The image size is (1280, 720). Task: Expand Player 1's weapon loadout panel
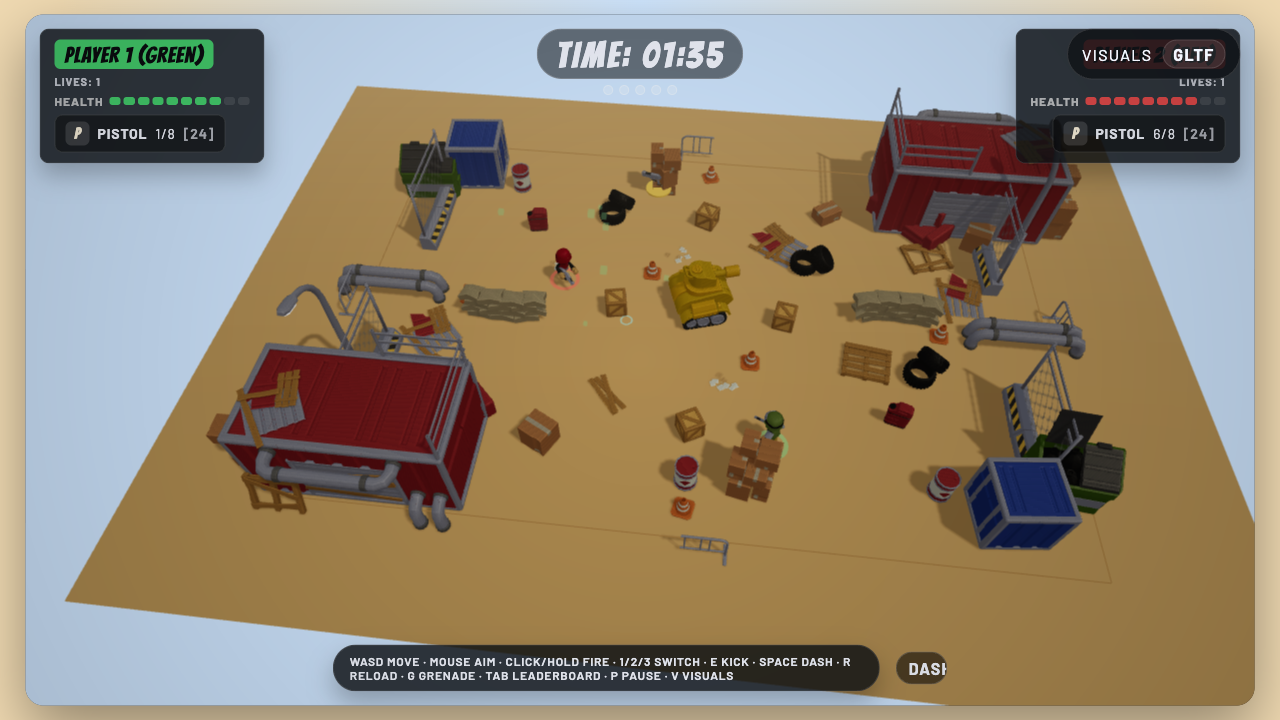[139, 133]
